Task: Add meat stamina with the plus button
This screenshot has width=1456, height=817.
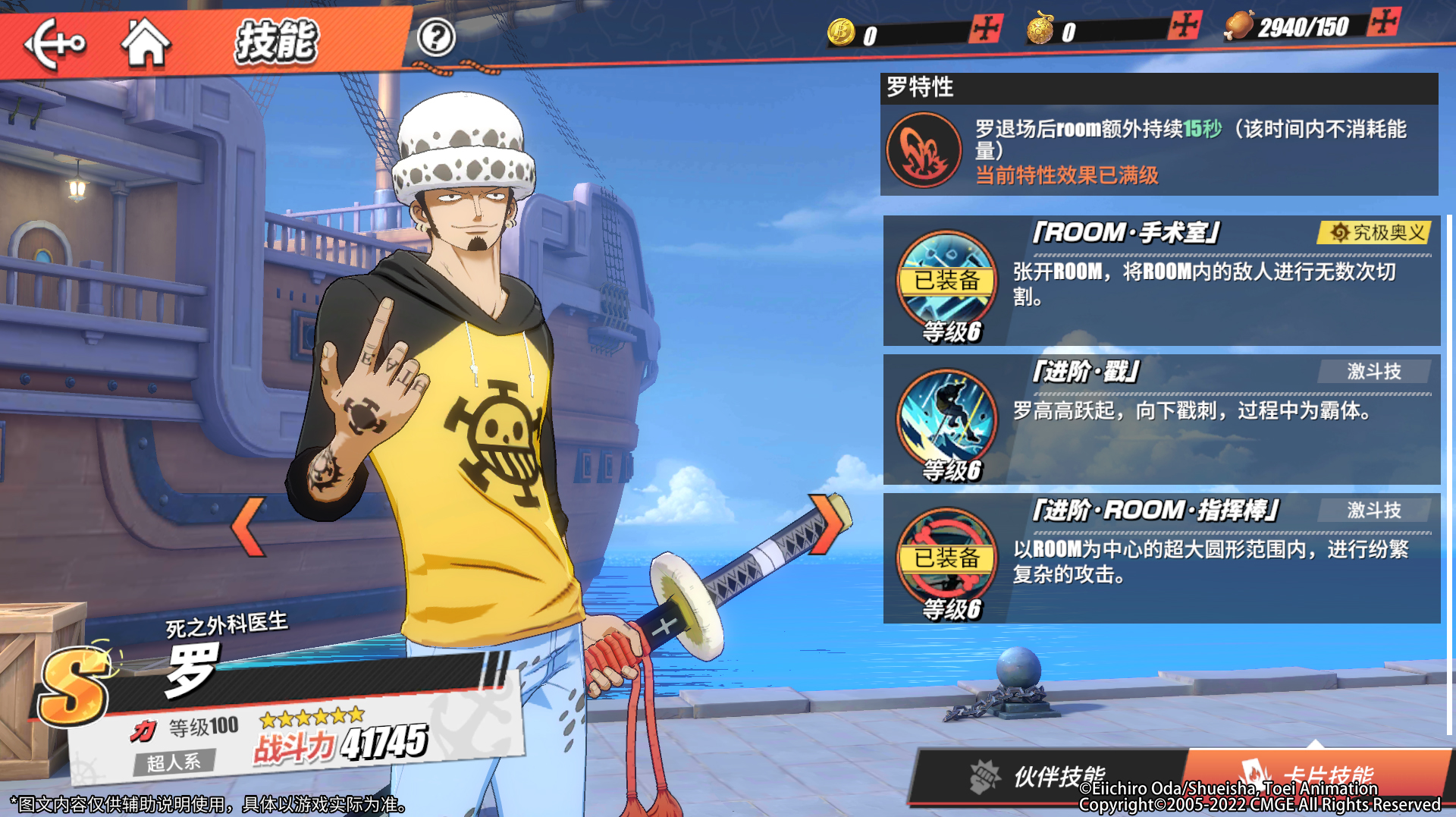Action: point(1384,22)
